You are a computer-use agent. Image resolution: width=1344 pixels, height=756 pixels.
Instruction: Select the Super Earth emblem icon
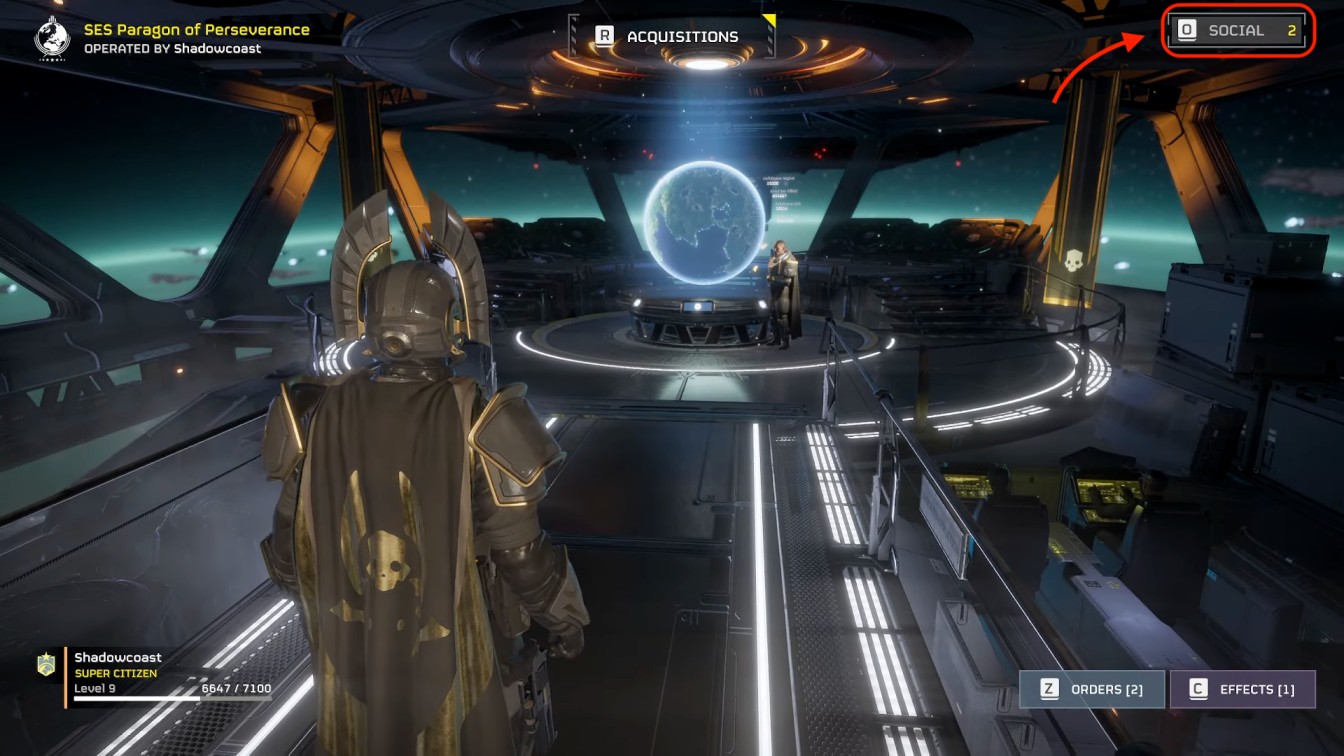[x=51, y=36]
